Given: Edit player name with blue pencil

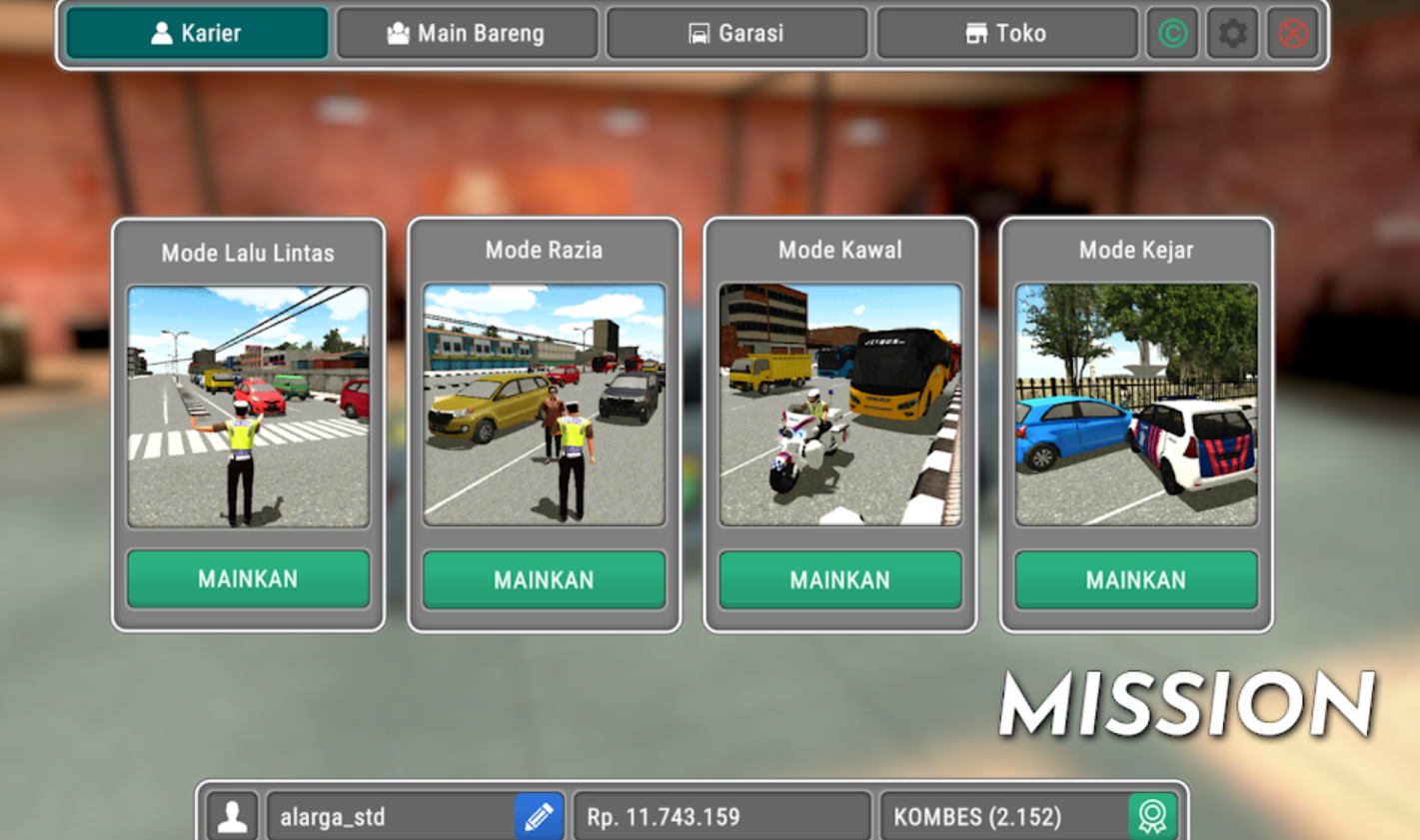Looking at the screenshot, I should [x=539, y=817].
